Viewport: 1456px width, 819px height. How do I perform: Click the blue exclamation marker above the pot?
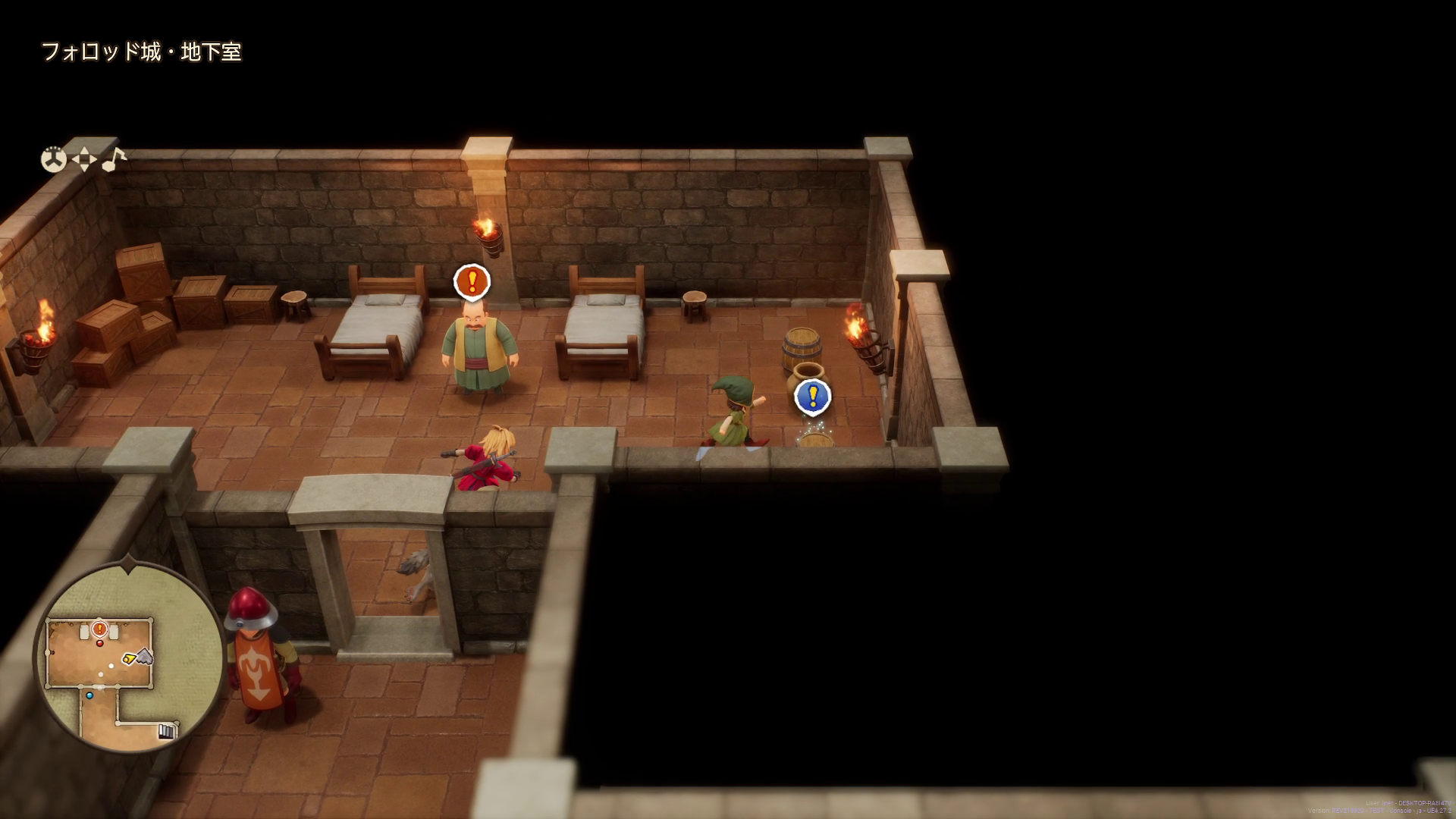[x=812, y=396]
